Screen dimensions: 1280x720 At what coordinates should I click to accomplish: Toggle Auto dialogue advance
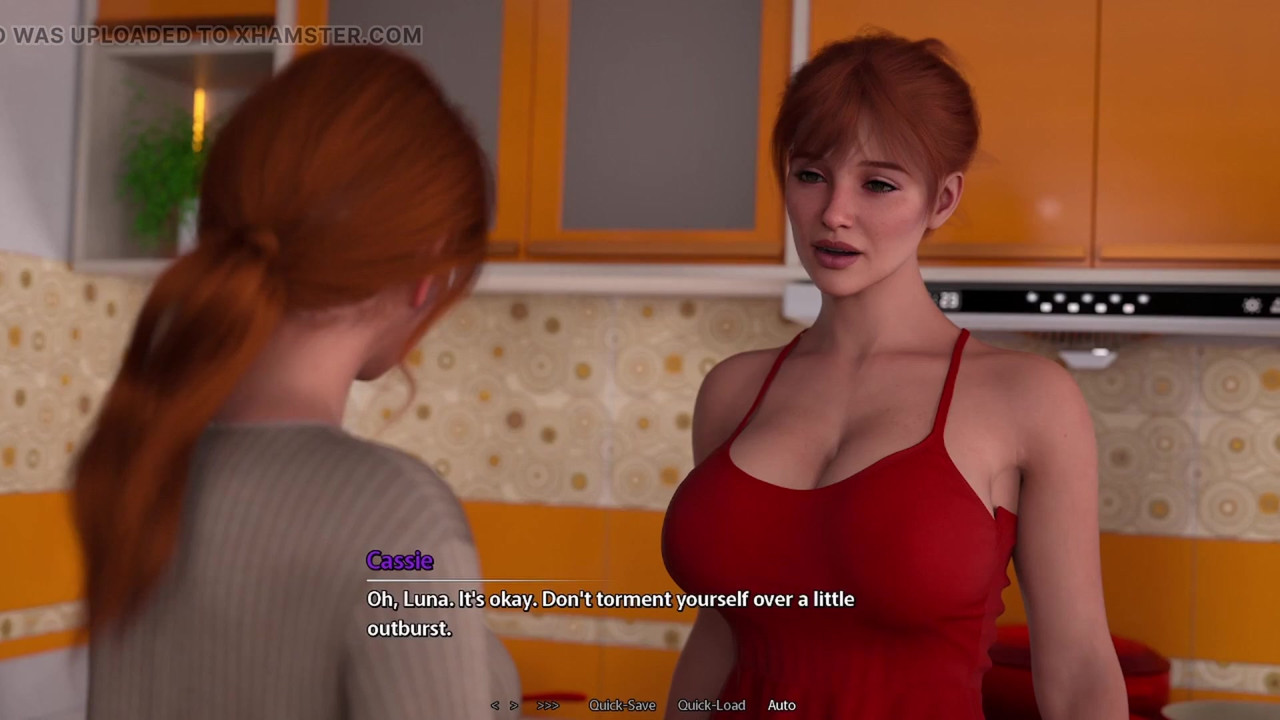782,705
